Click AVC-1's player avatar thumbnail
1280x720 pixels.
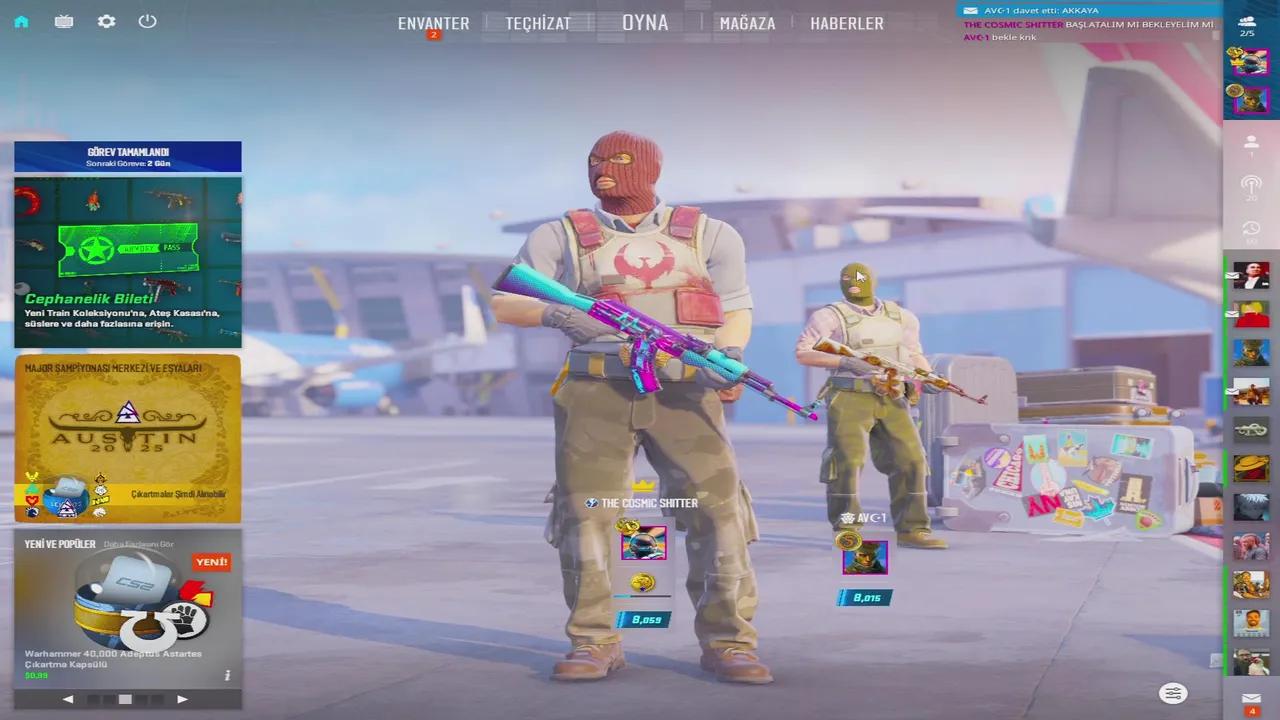tap(864, 557)
